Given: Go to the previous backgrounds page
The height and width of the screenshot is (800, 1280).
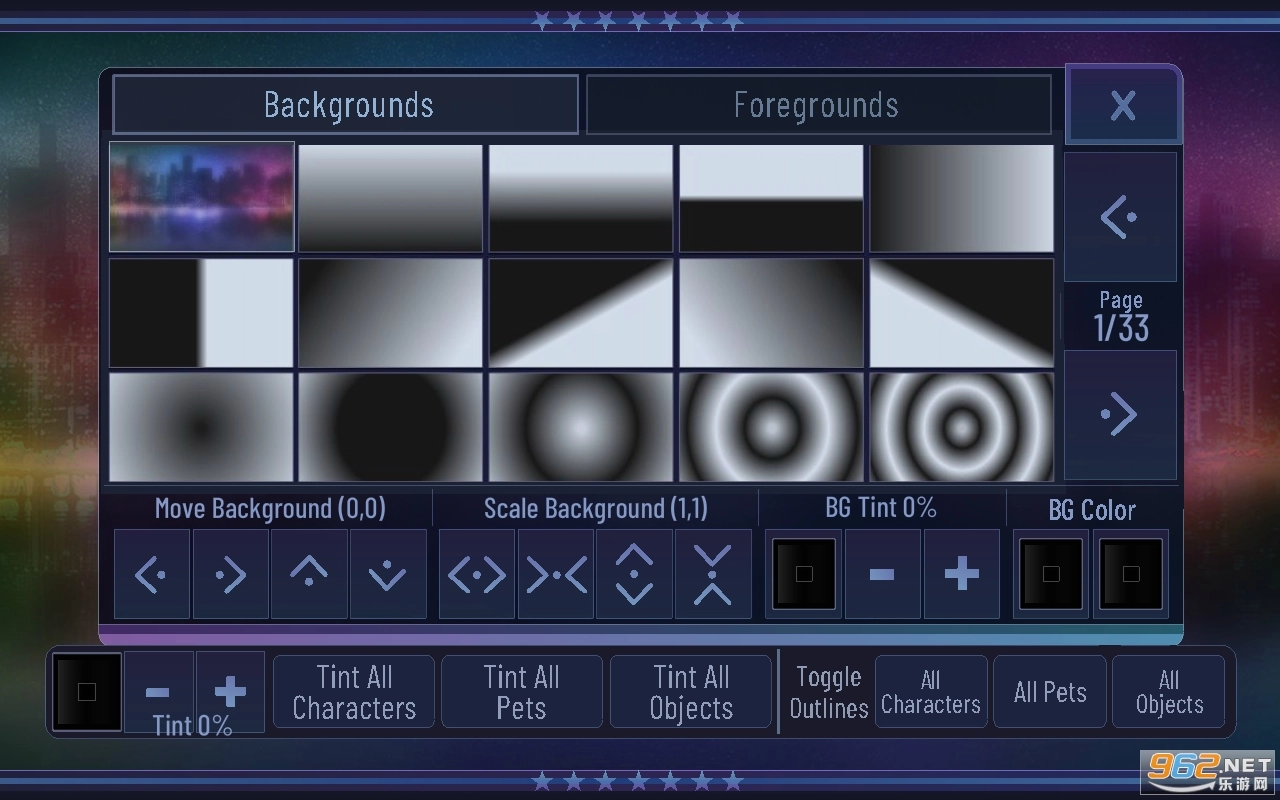Looking at the screenshot, I should point(1120,216).
